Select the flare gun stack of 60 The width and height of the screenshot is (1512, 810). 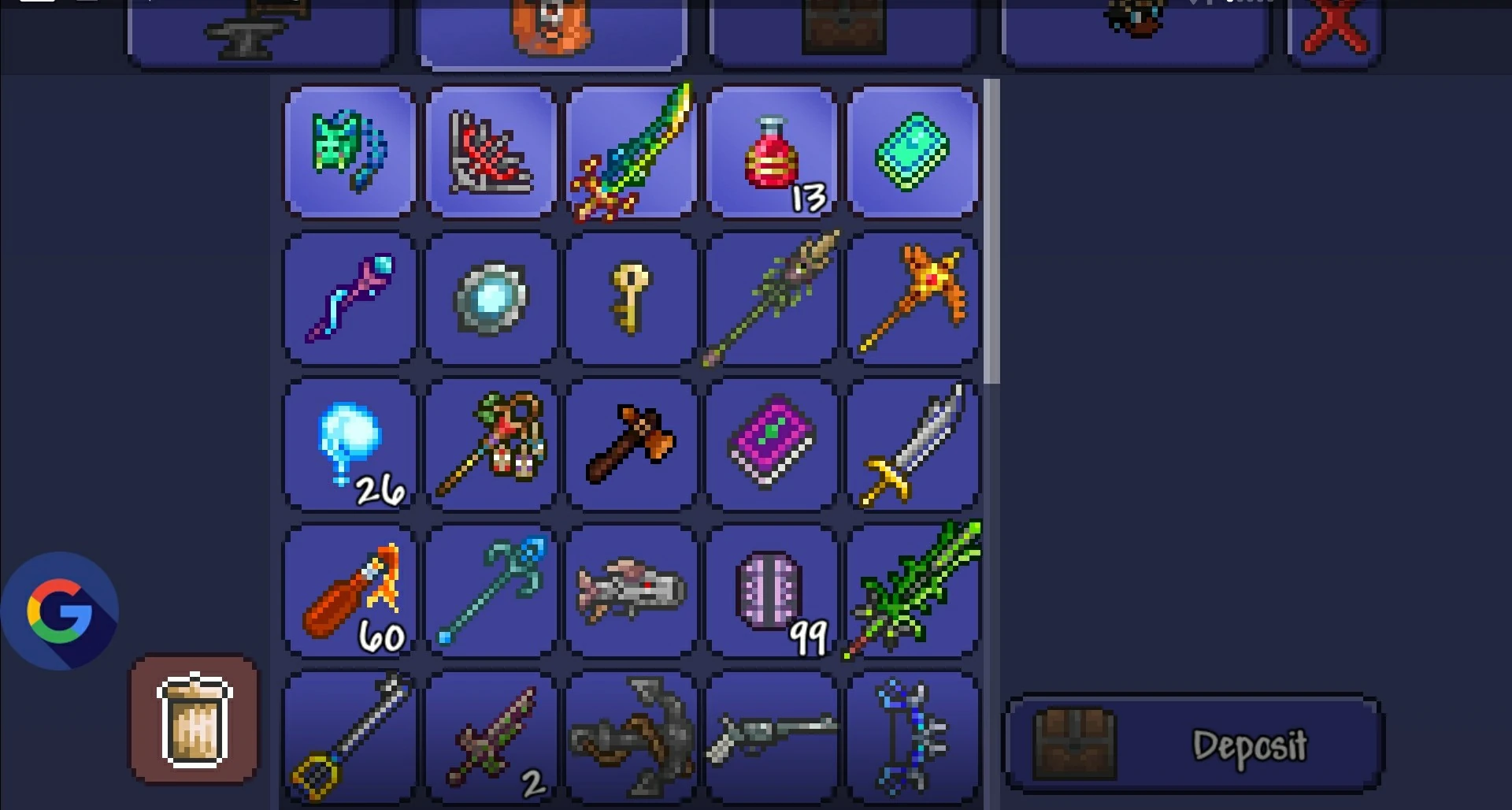click(349, 591)
